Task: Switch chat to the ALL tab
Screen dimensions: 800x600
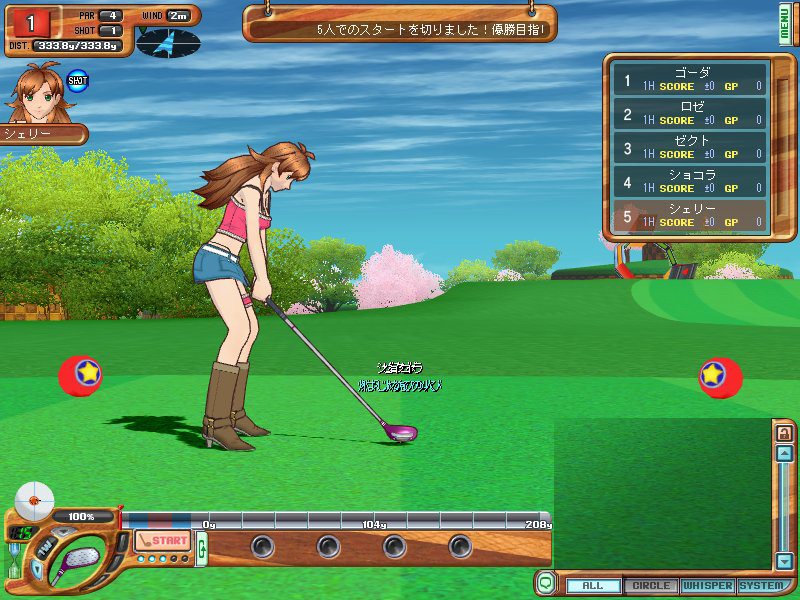Action: [x=594, y=585]
